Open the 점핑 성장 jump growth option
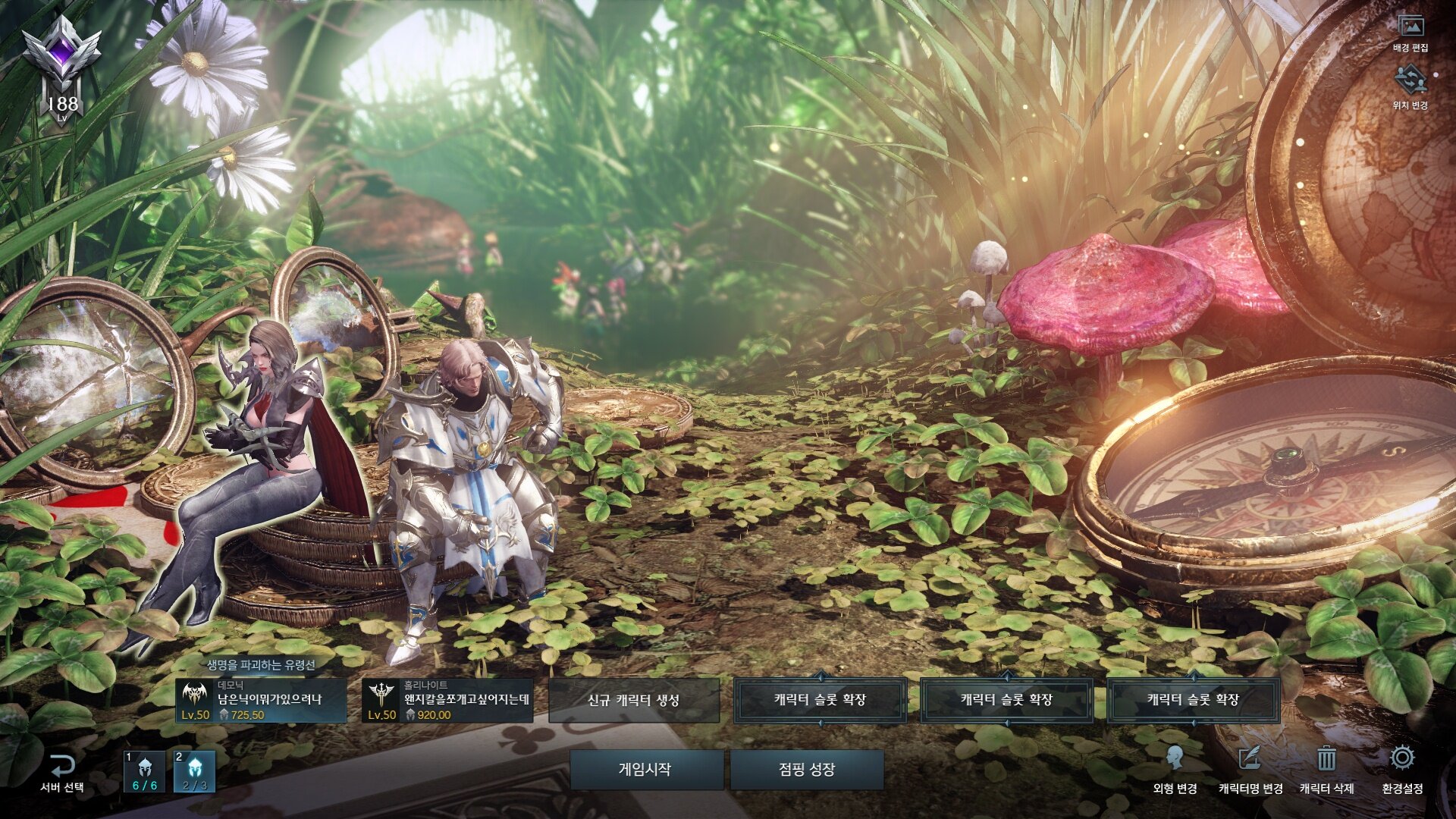The image size is (1456, 819). 807,769
